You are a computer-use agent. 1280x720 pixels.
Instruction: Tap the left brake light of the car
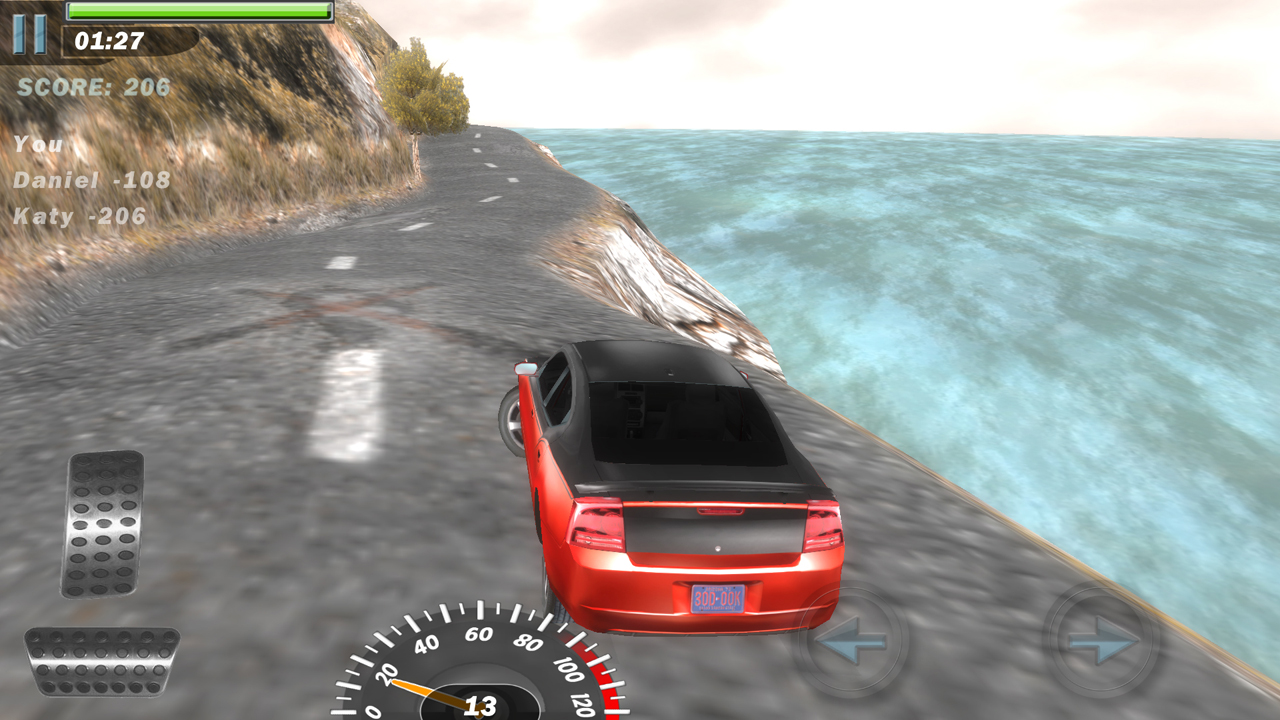(x=596, y=524)
